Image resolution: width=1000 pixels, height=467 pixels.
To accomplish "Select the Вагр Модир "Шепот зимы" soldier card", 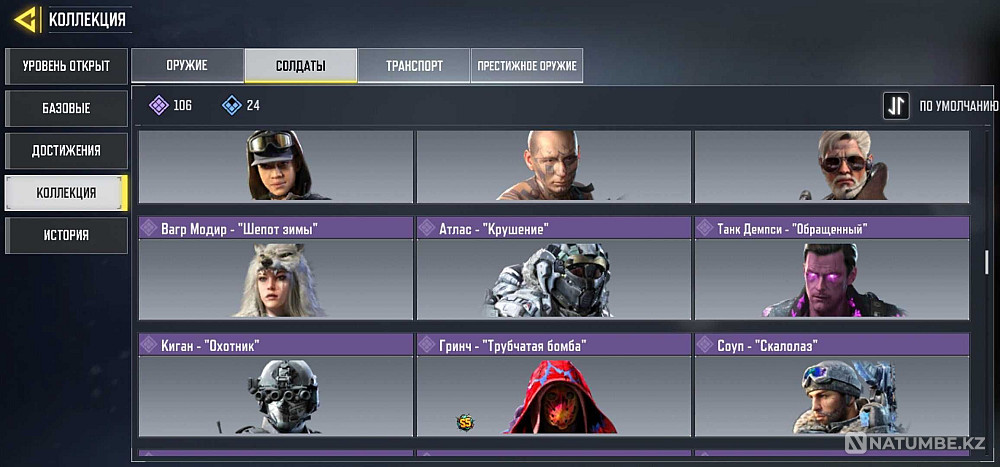I will [x=275, y=268].
